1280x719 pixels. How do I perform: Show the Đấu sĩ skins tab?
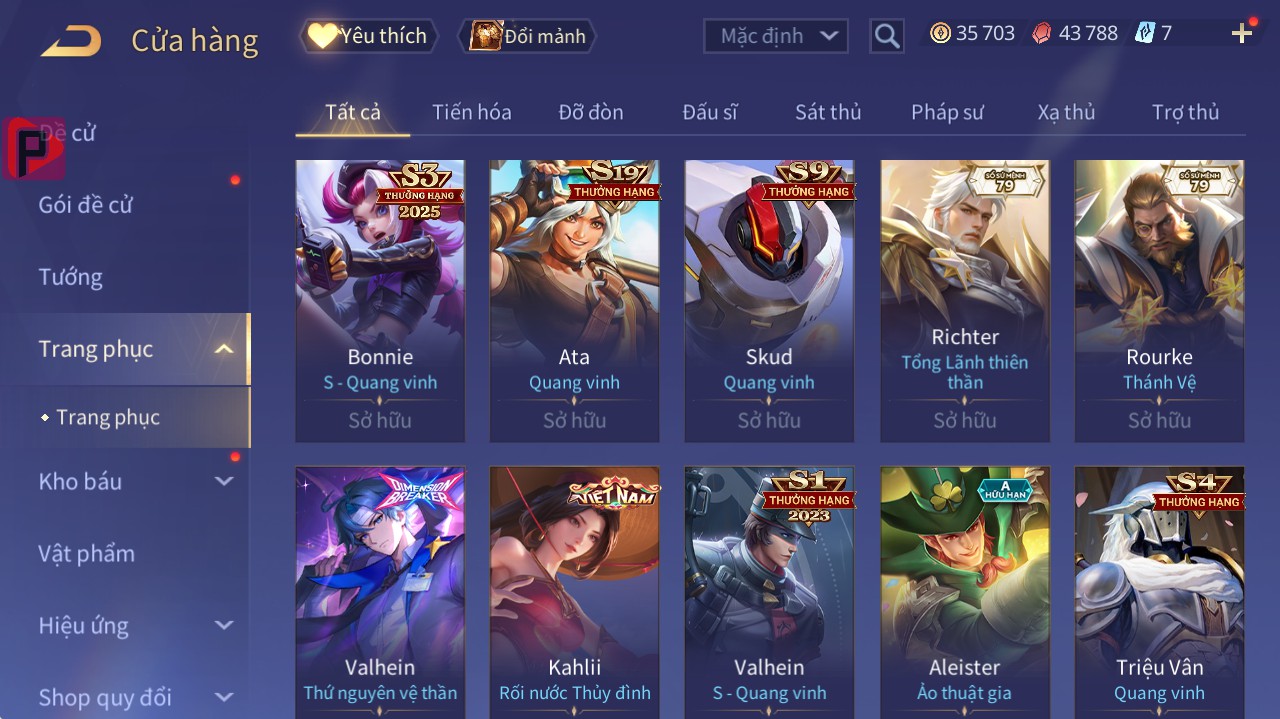[709, 112]
